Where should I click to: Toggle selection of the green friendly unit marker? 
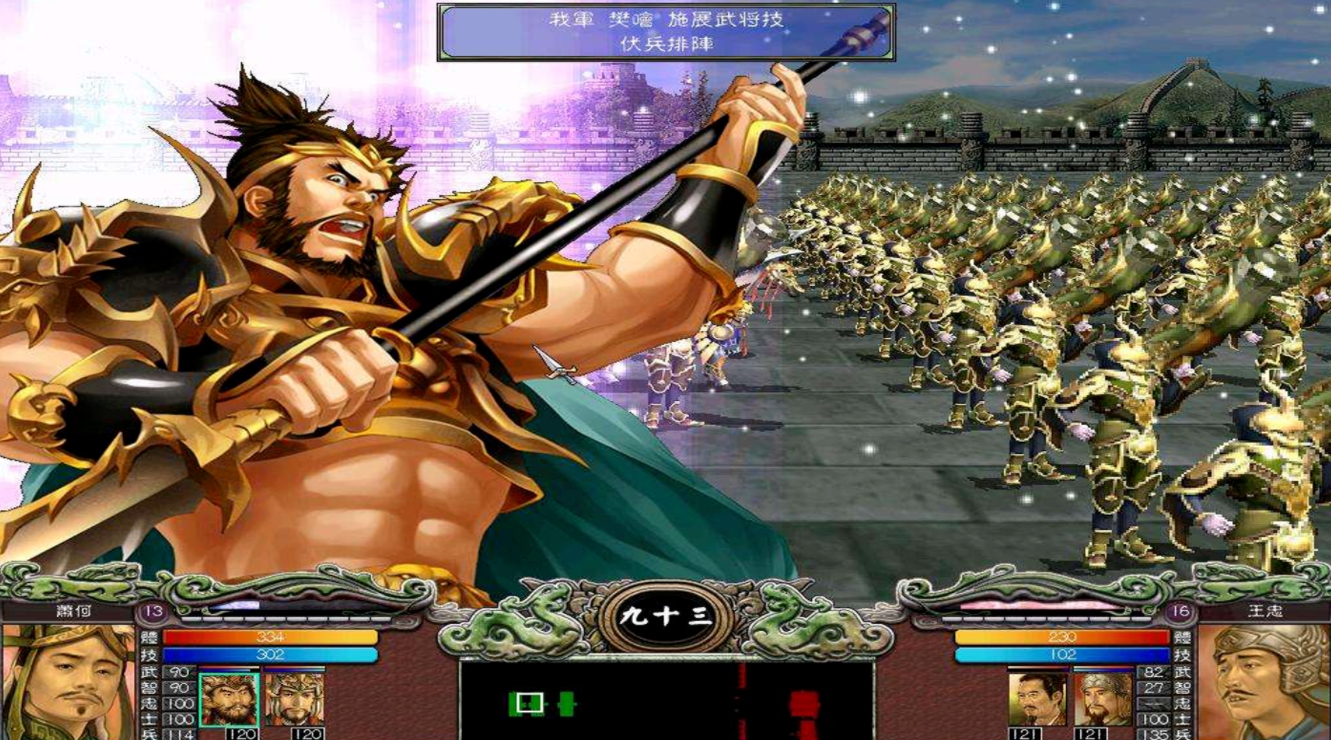pyautogui.click(x=566, y=703)
